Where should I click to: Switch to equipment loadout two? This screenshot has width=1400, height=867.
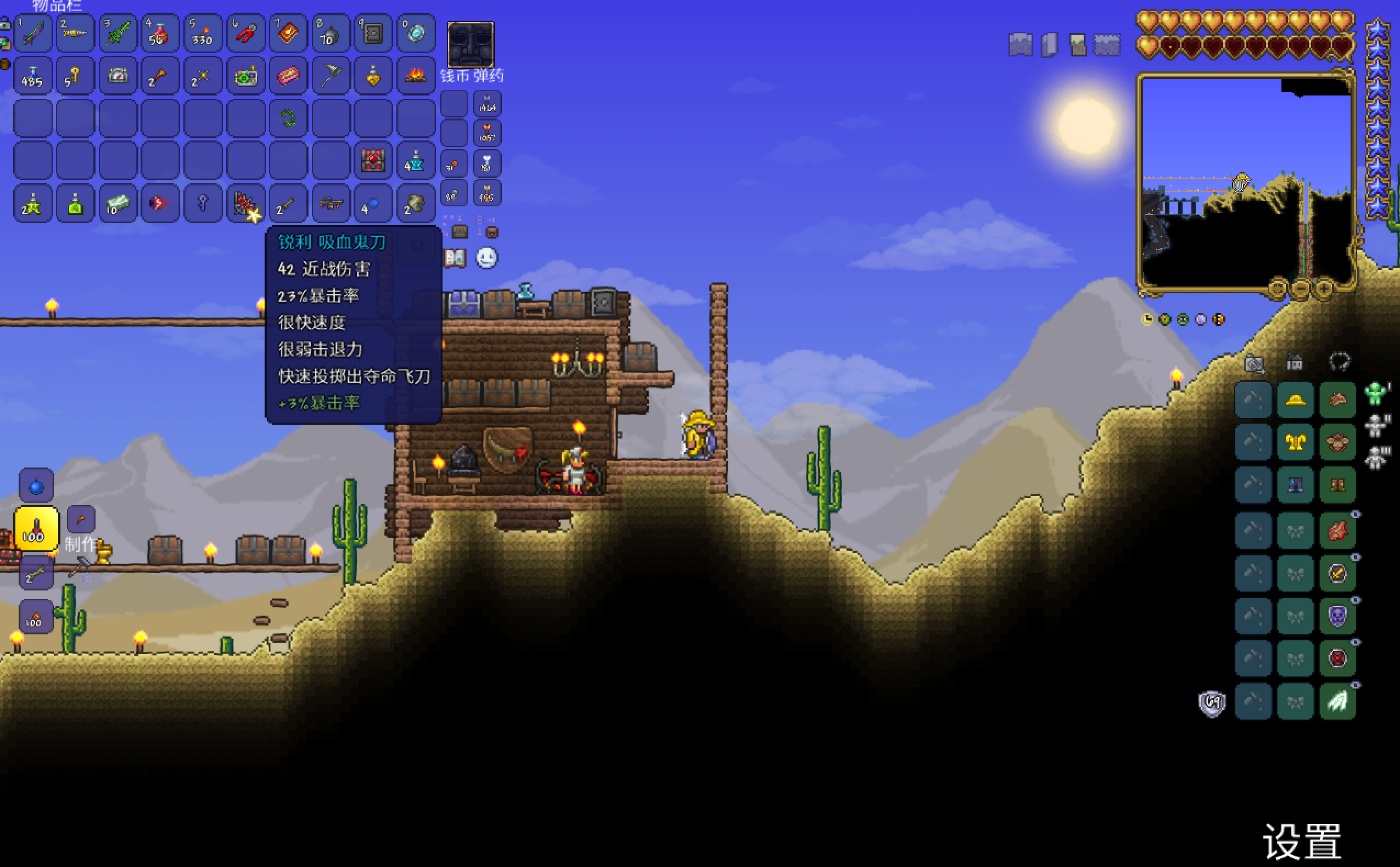[1375, 425]
